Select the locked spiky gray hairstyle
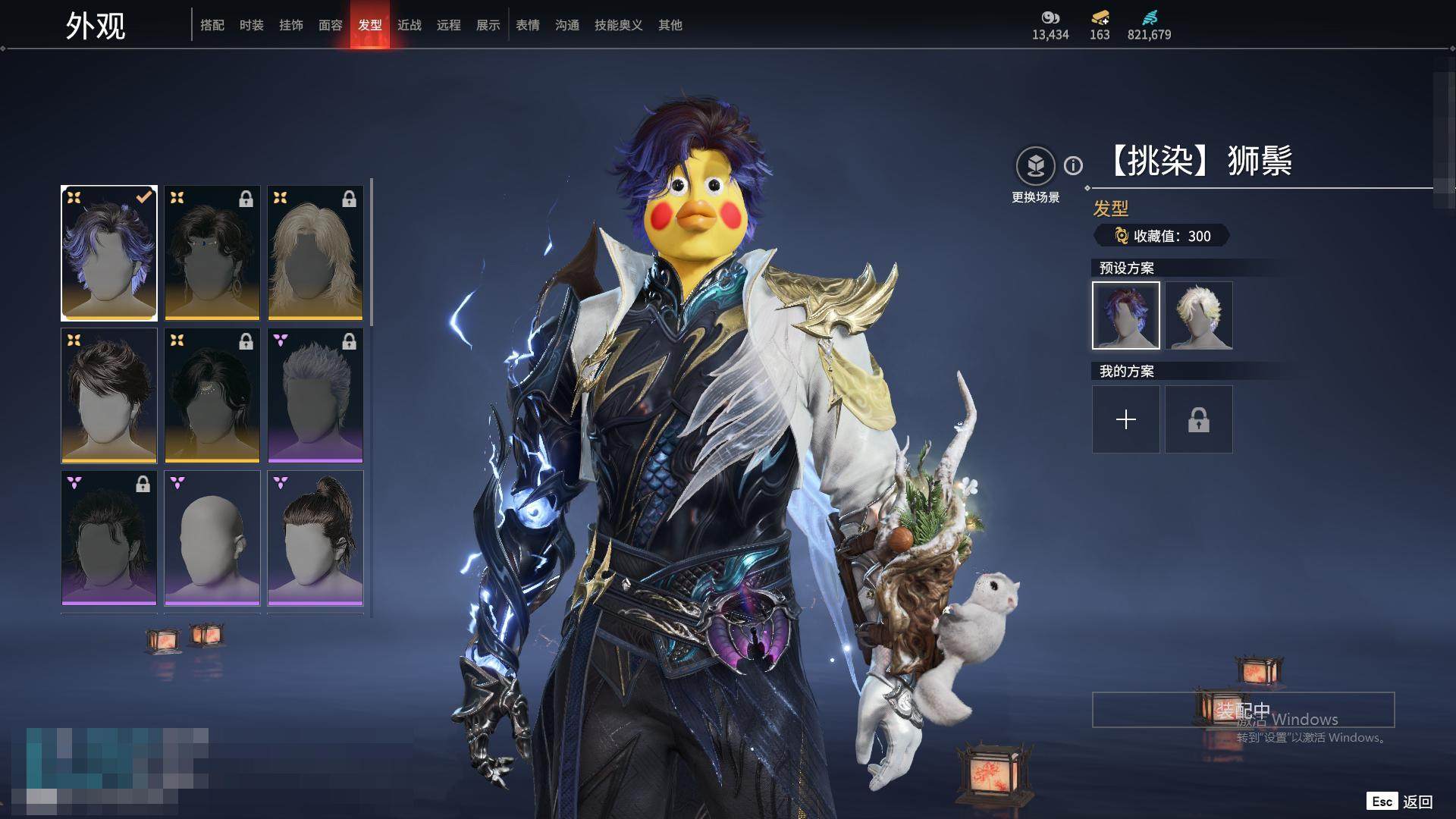Viewport: 1456px width, 819px height. coord(315,396)
